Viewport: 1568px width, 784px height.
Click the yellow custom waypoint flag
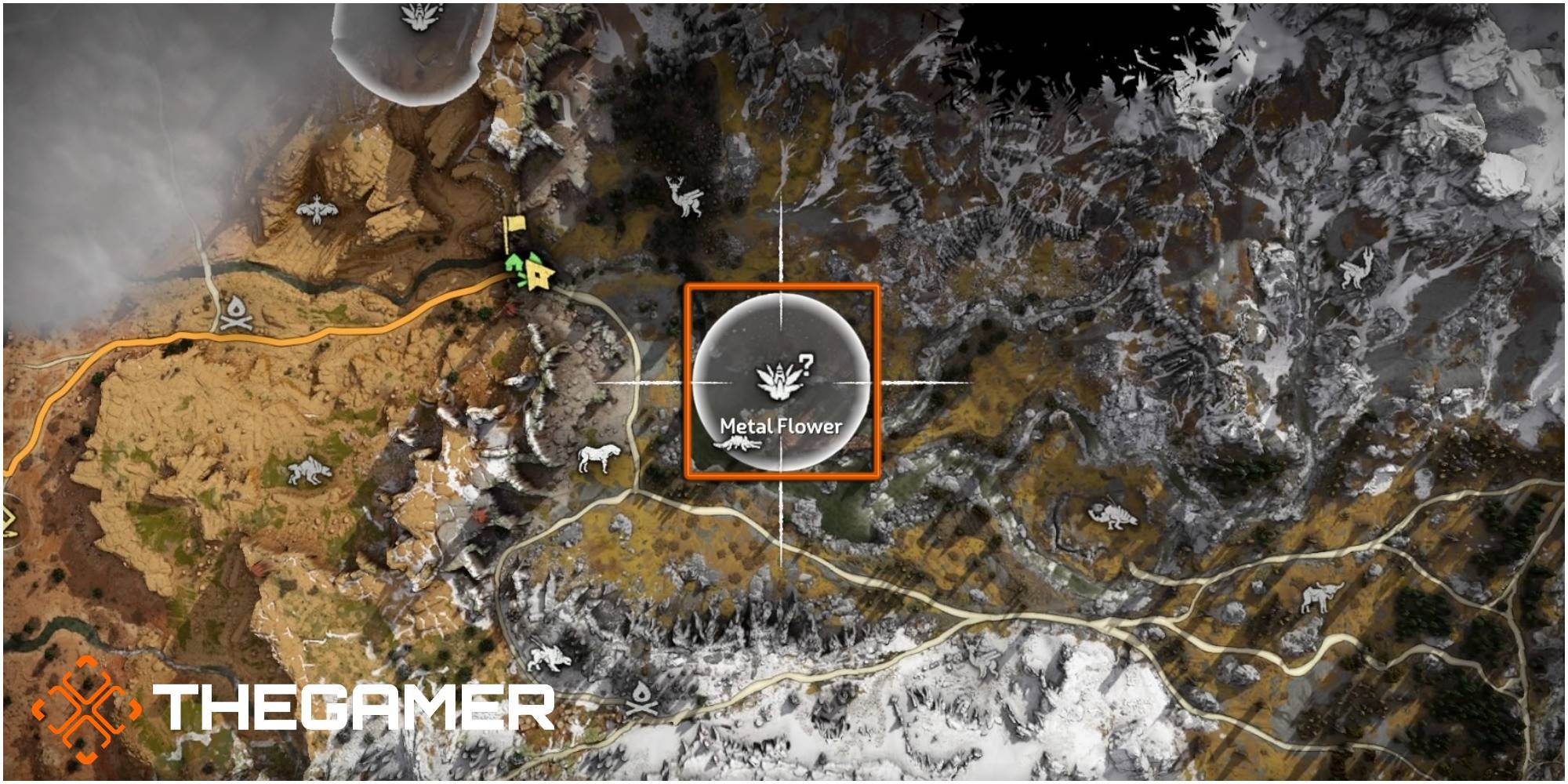click(514, 225)
